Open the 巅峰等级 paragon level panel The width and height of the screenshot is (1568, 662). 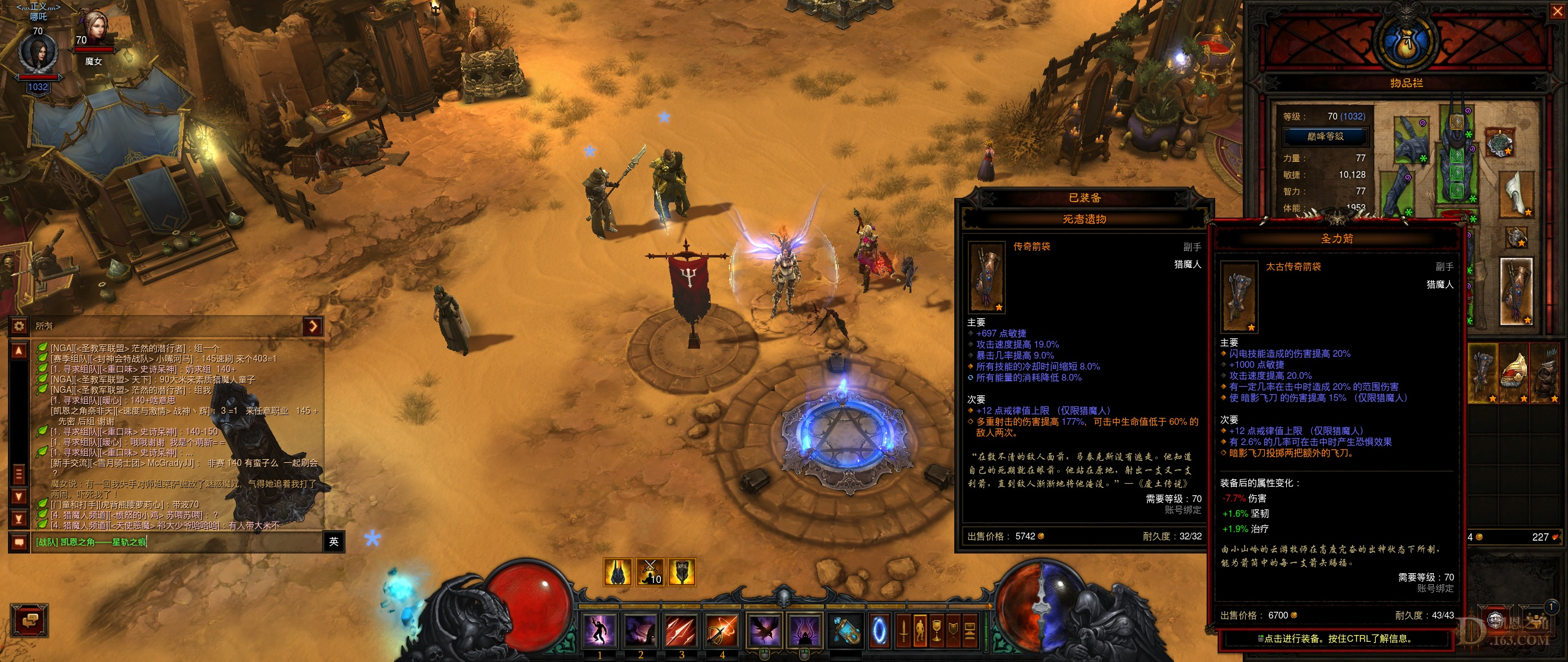(1325, 136)
